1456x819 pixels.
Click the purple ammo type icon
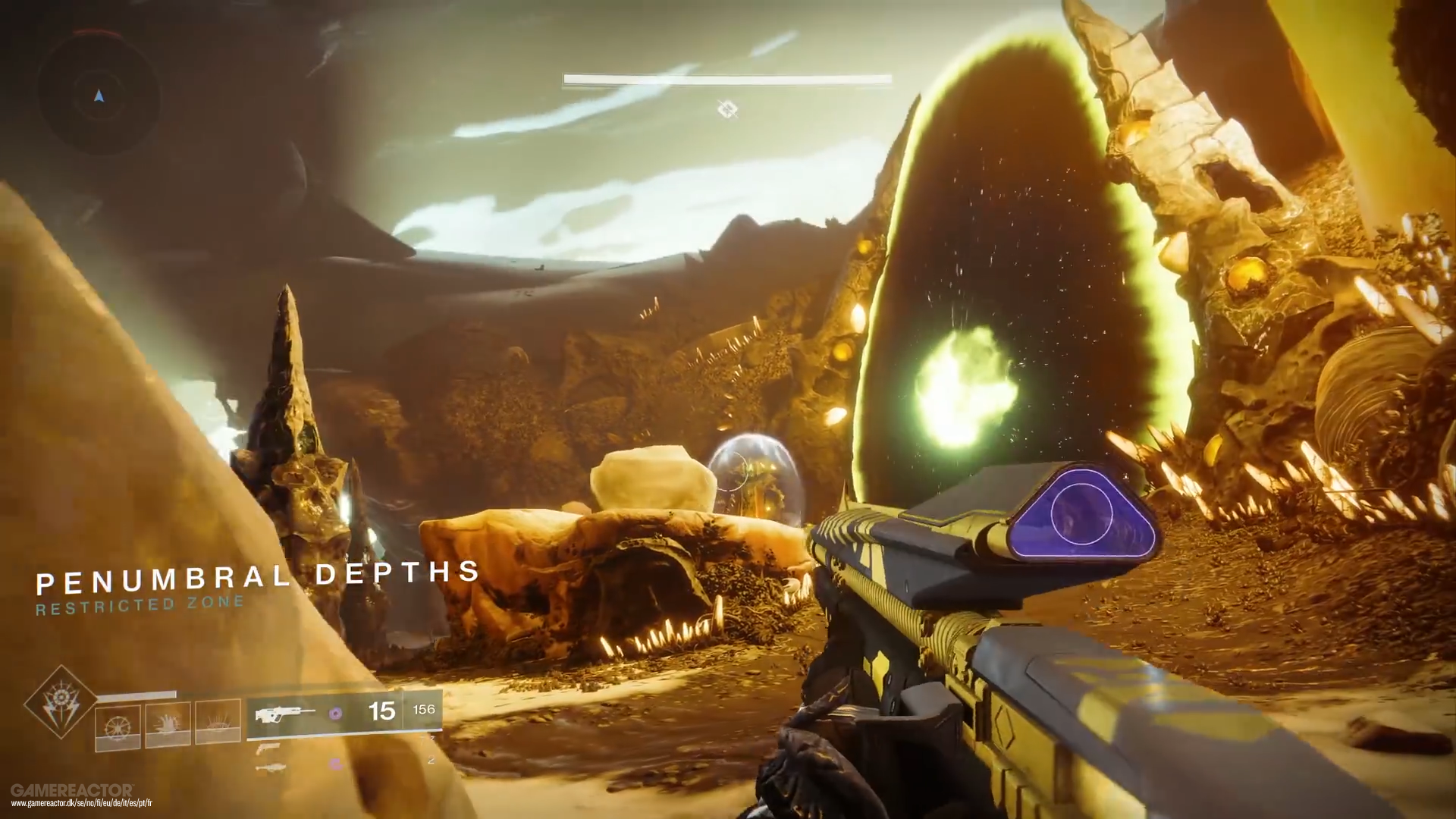[336, 713]
